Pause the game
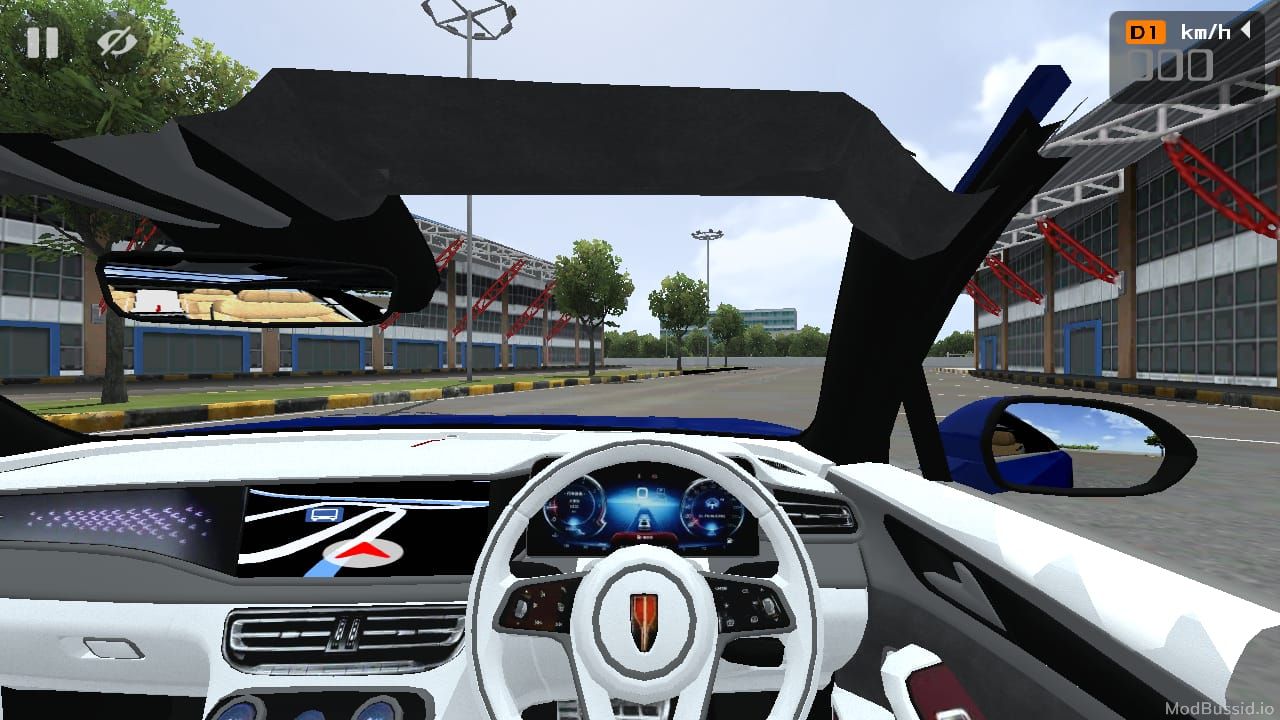Screen dimensions: 1280x720 click(42, 42)
